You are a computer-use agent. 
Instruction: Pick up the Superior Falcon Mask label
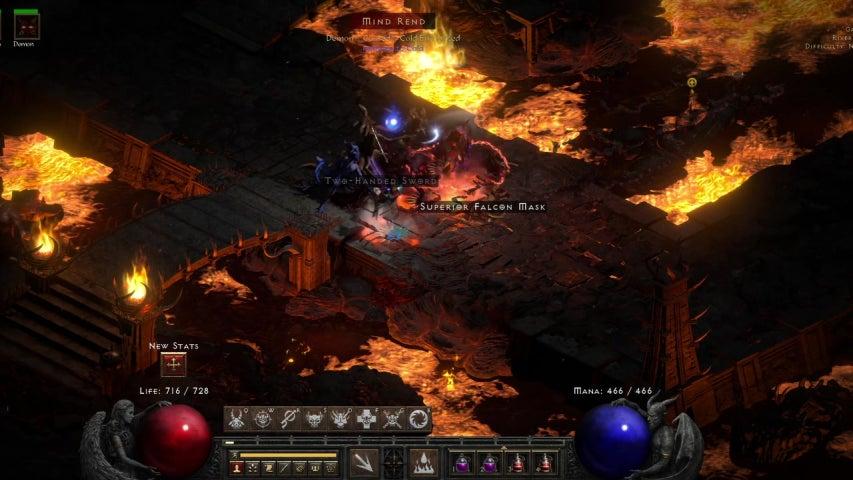click(x=482, y=206)
